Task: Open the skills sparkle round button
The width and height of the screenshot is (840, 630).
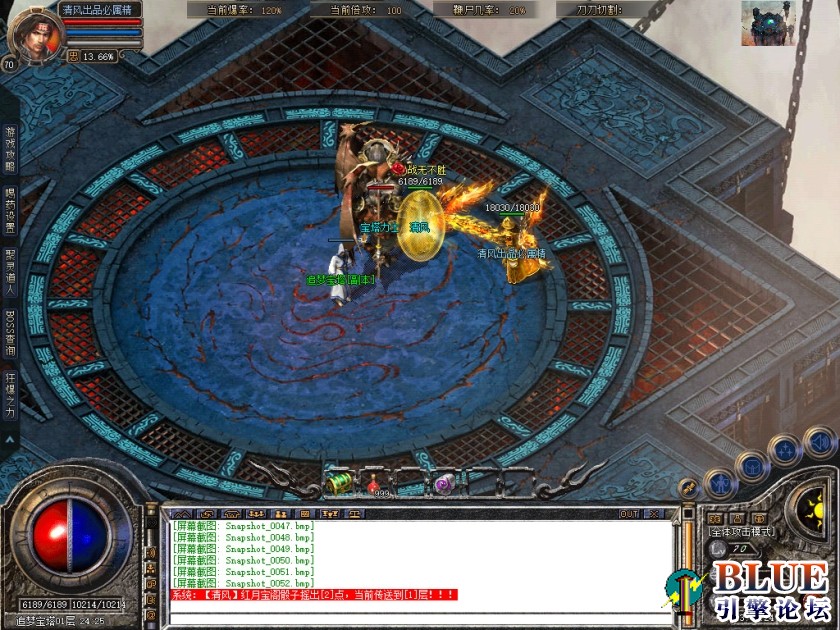Action: 786,449
